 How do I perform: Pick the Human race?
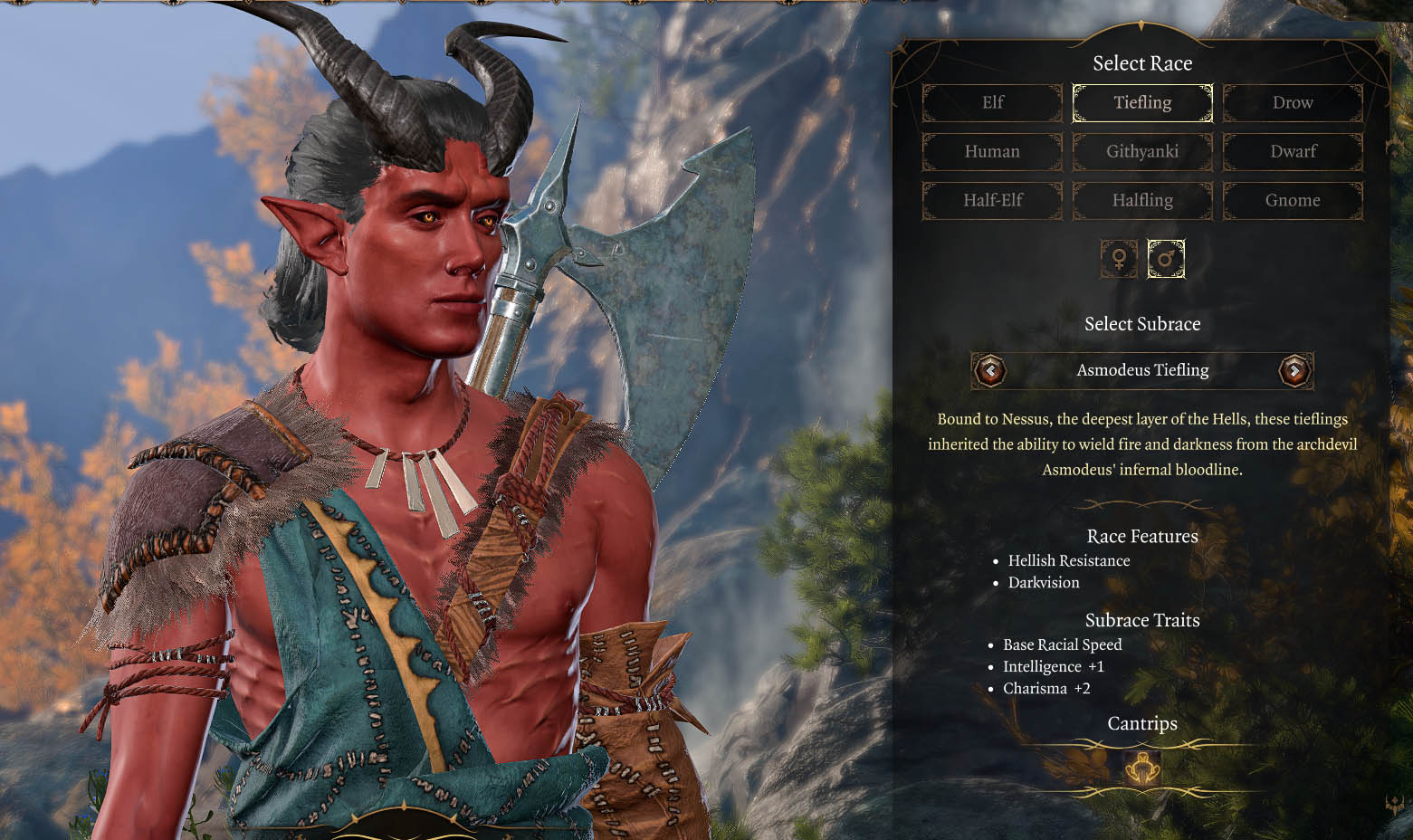tap(992, 151)
